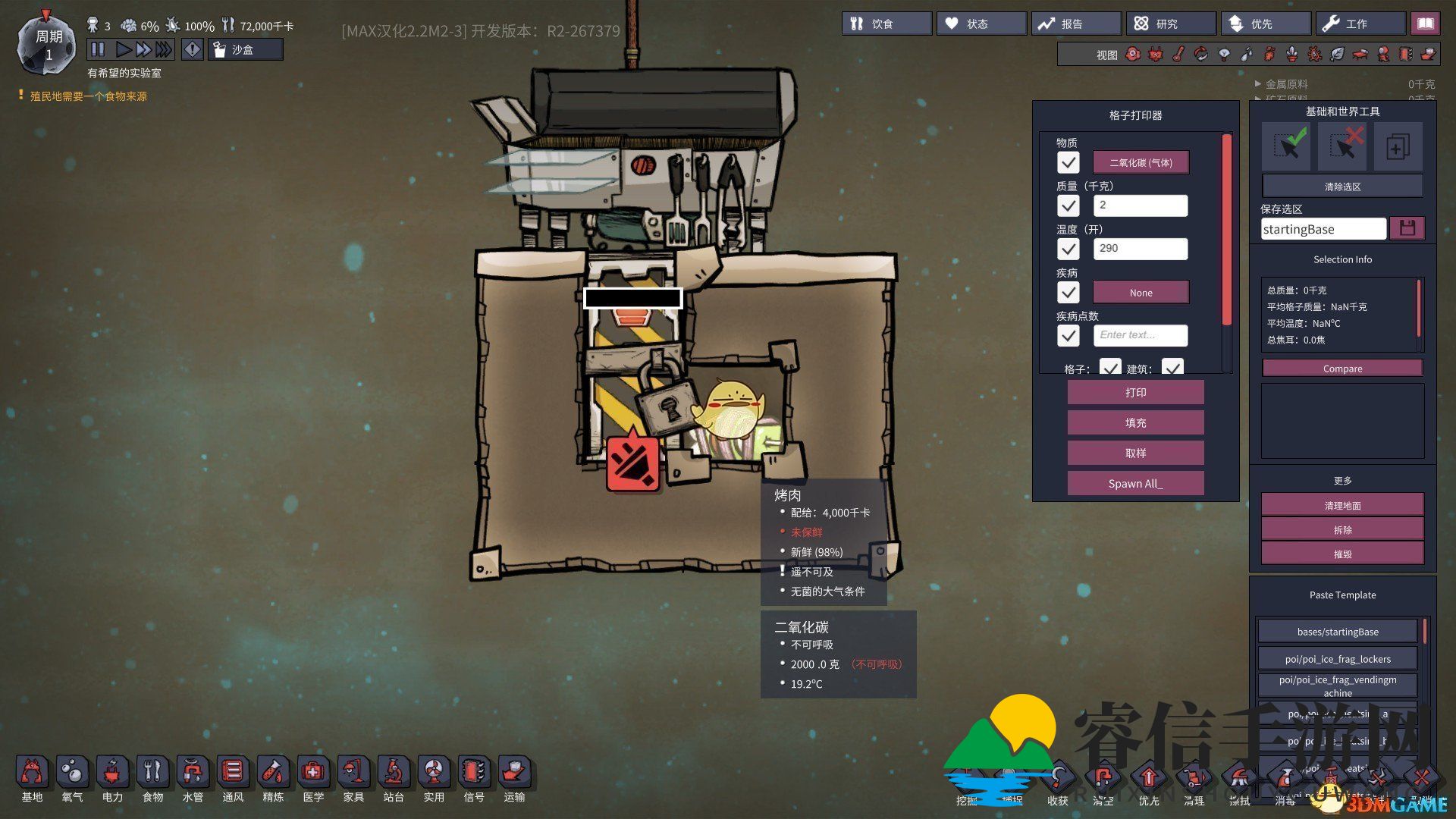1456x819 pixels.
Task: Click the mass (质量) input field
Action: coord(1141,206)
